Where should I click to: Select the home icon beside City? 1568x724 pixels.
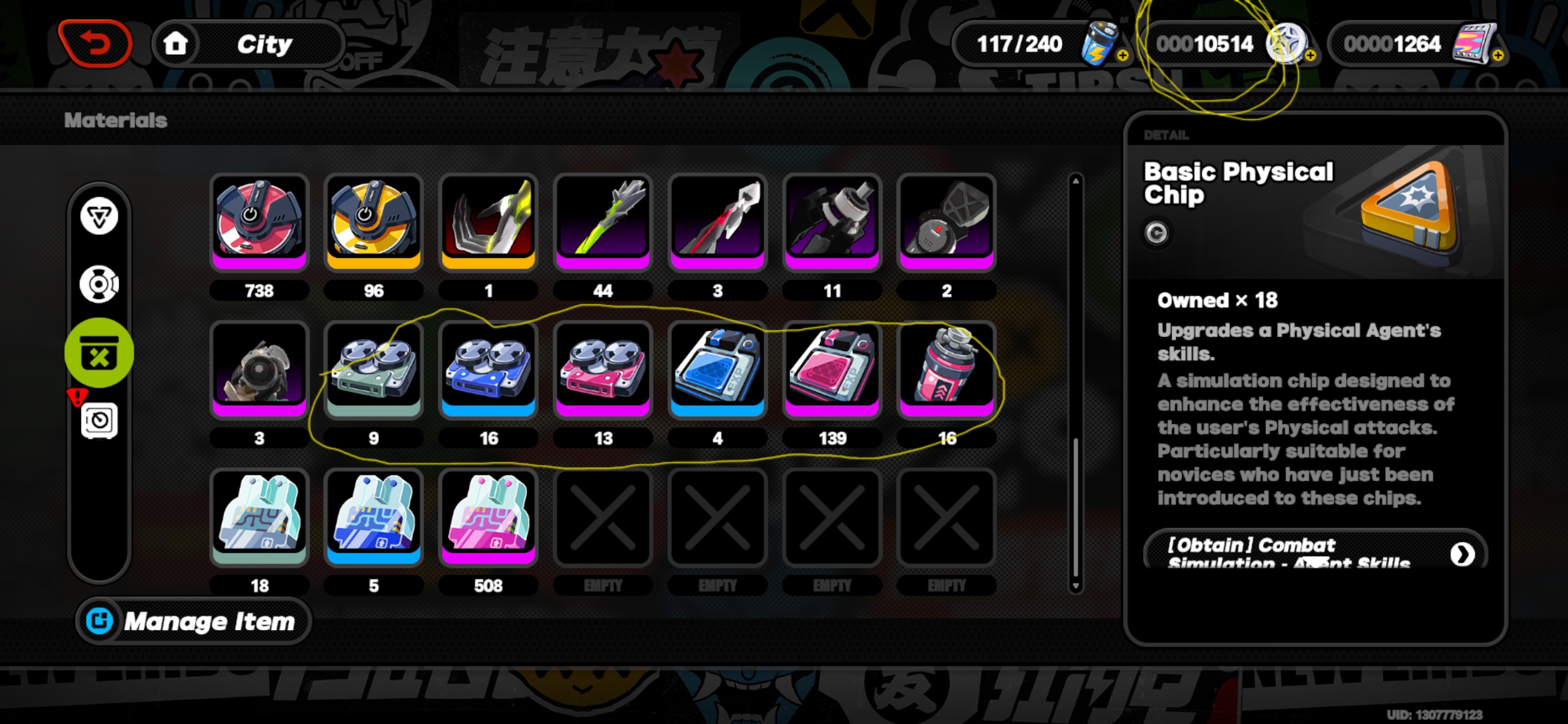176,43
